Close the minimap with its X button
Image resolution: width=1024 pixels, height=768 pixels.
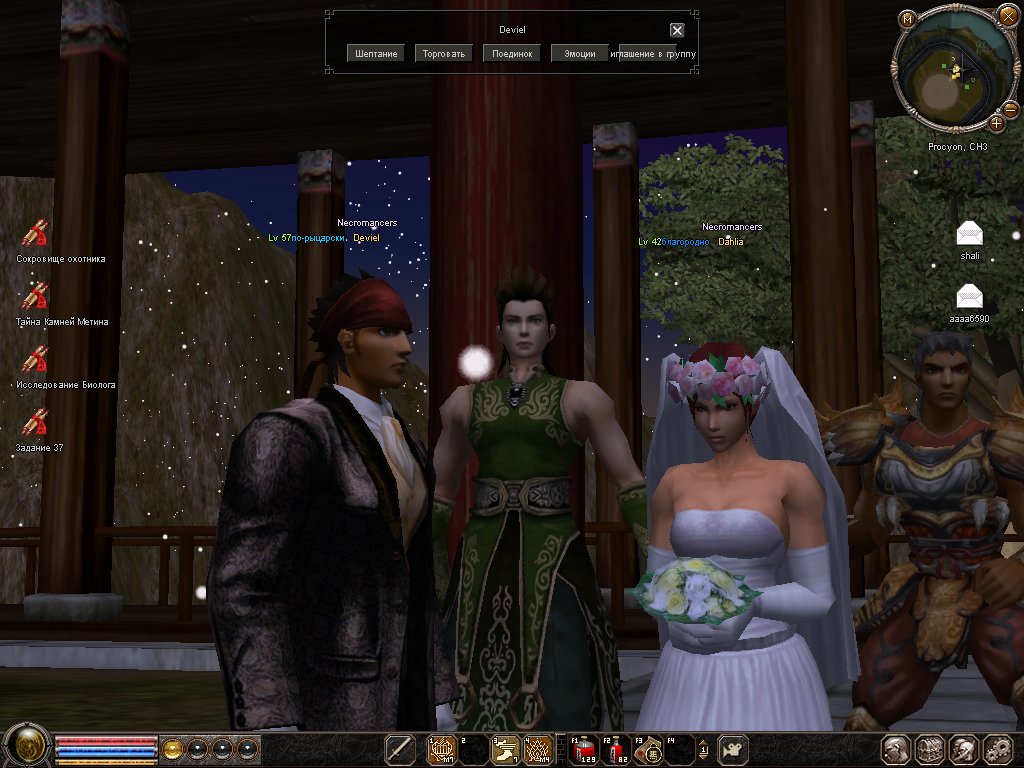coord(1007,16)
